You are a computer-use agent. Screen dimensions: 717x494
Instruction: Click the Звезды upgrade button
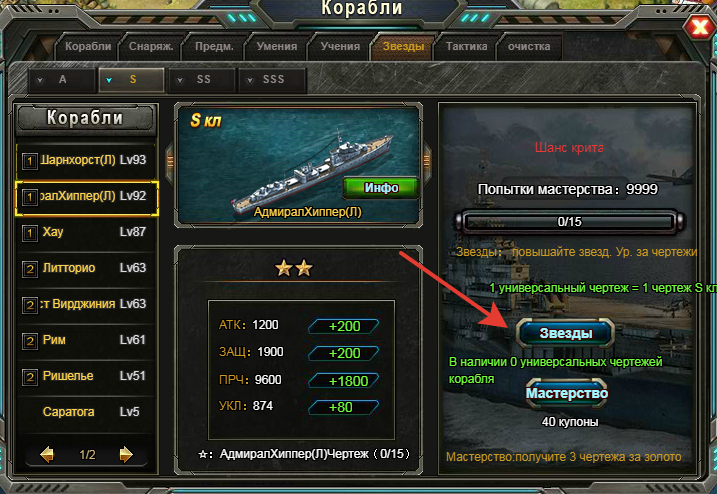click(559, 332)
